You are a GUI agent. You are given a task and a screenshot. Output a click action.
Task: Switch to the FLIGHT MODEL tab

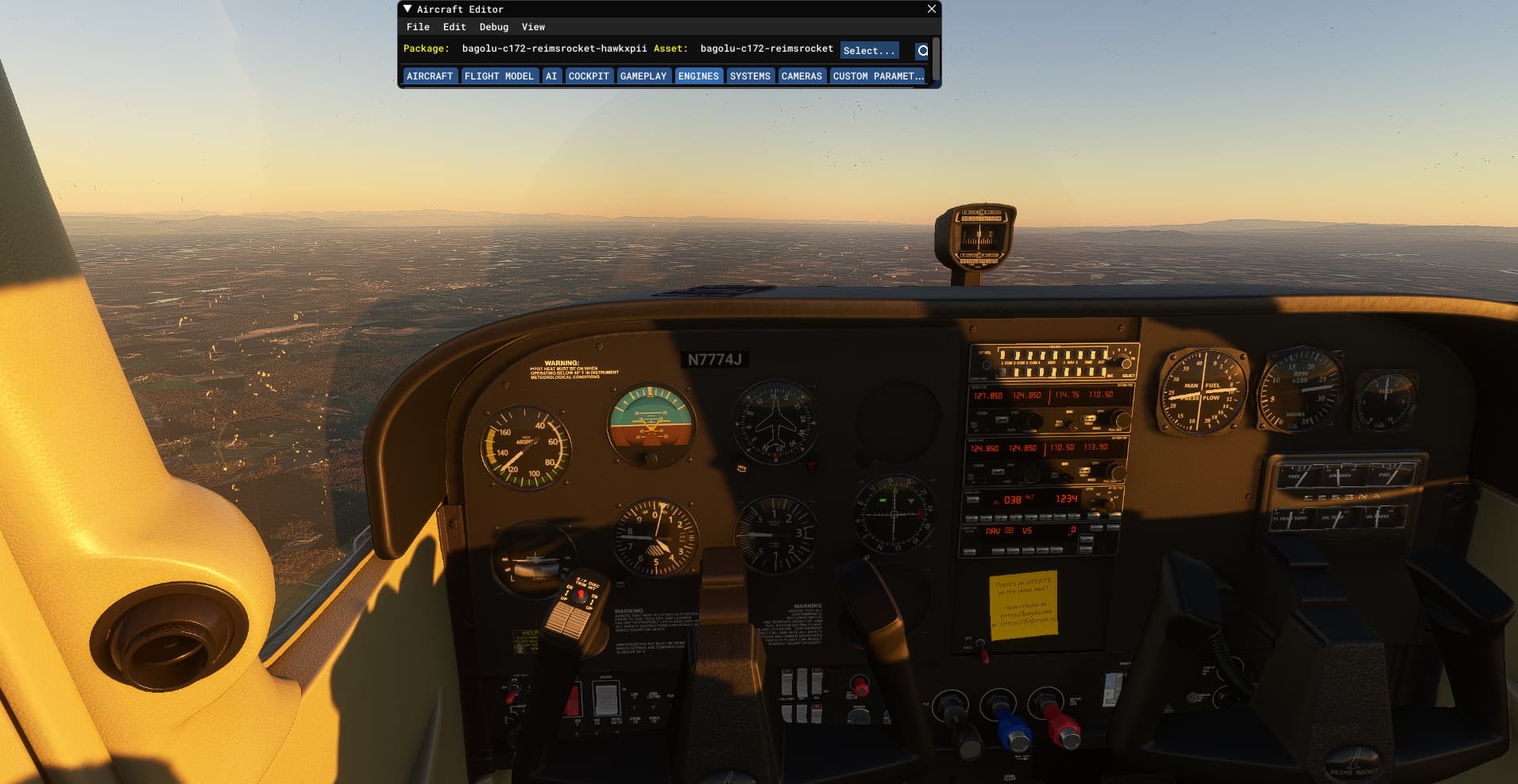[500, 75]
